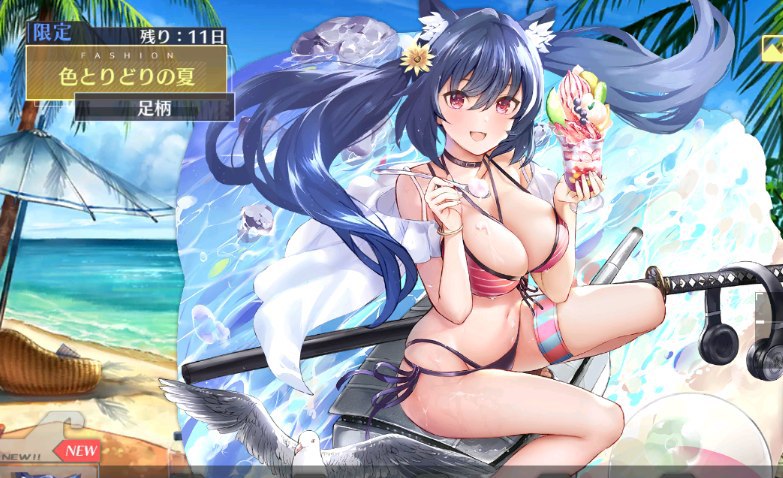Image resolution: width=783 pixels, height=478 pixels.
Task: Click the 足柄 character name plate
Action: point(154,108)
